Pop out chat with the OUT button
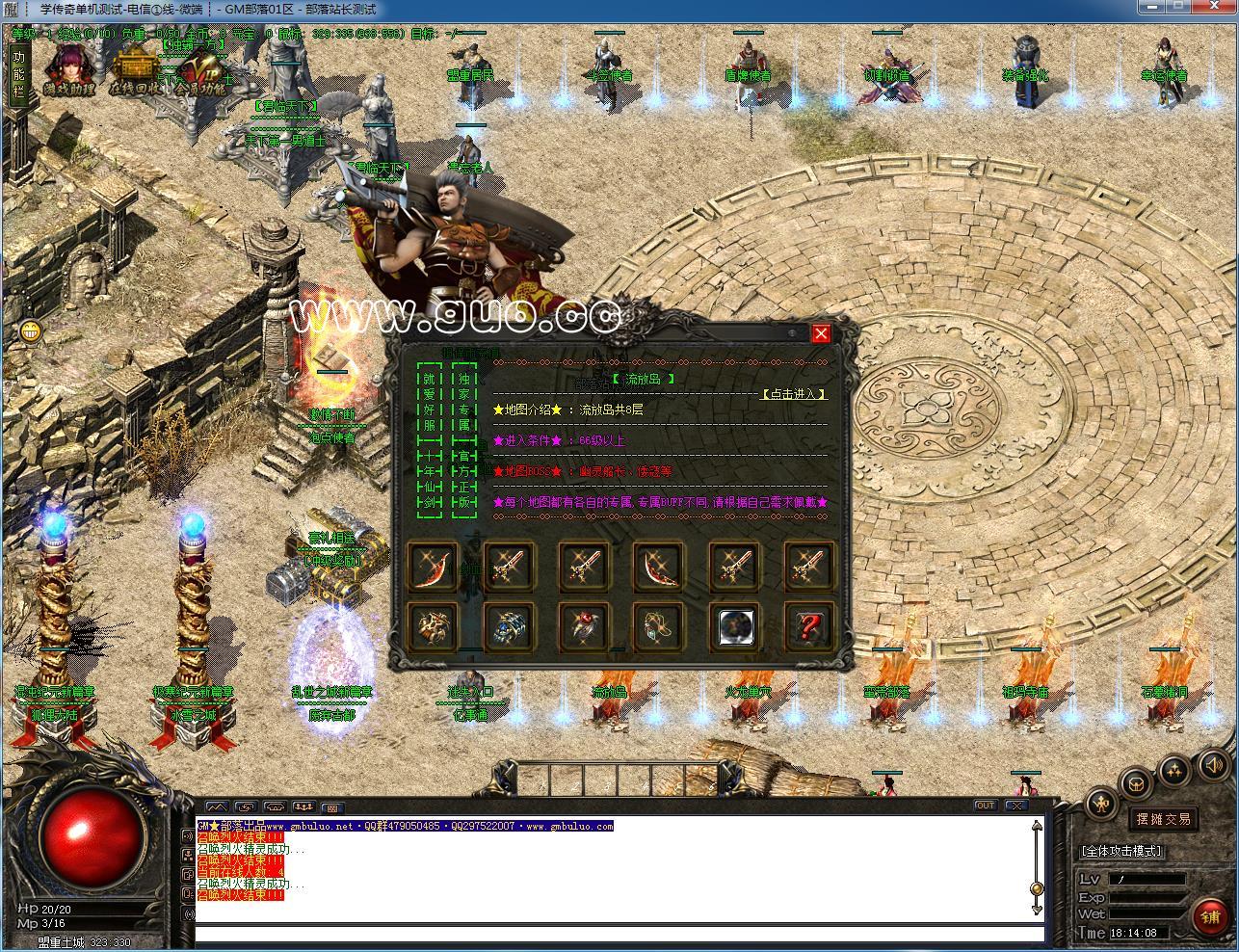 [987, 805]
